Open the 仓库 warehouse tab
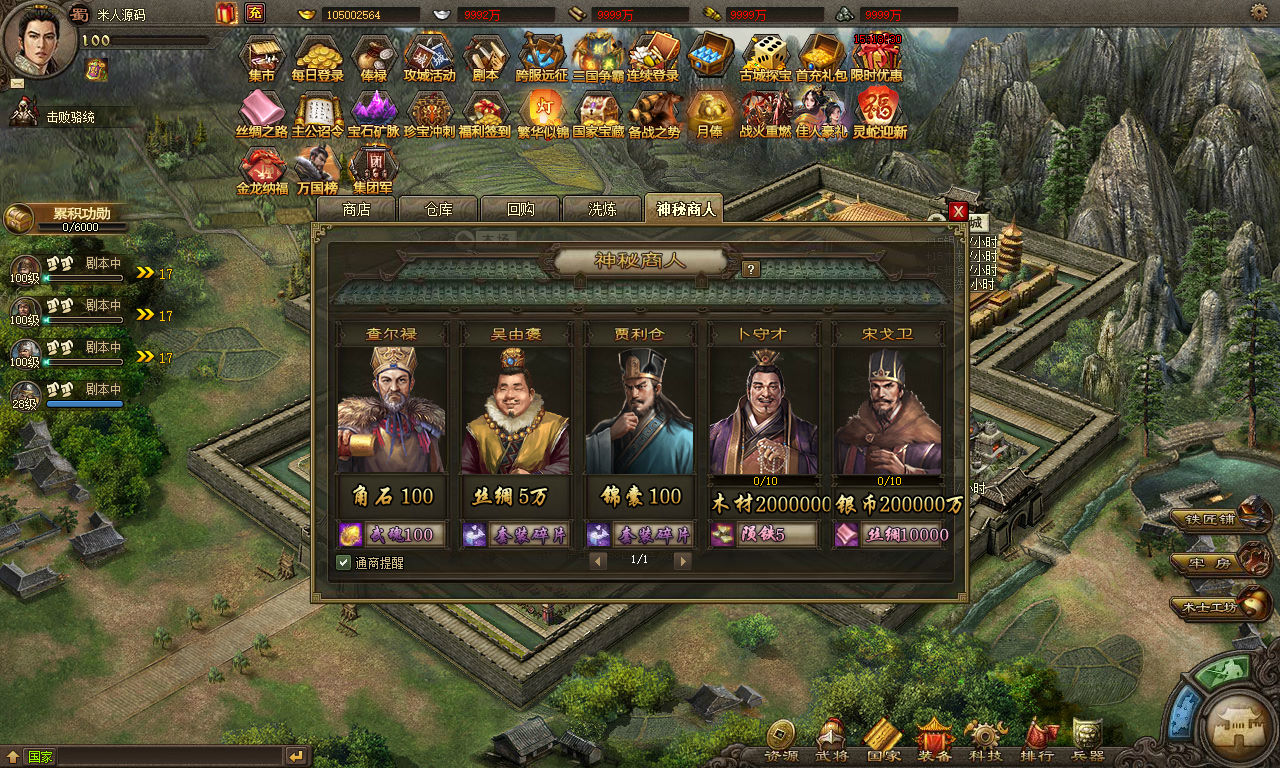The image size is (1280, 768). (438, 209)
